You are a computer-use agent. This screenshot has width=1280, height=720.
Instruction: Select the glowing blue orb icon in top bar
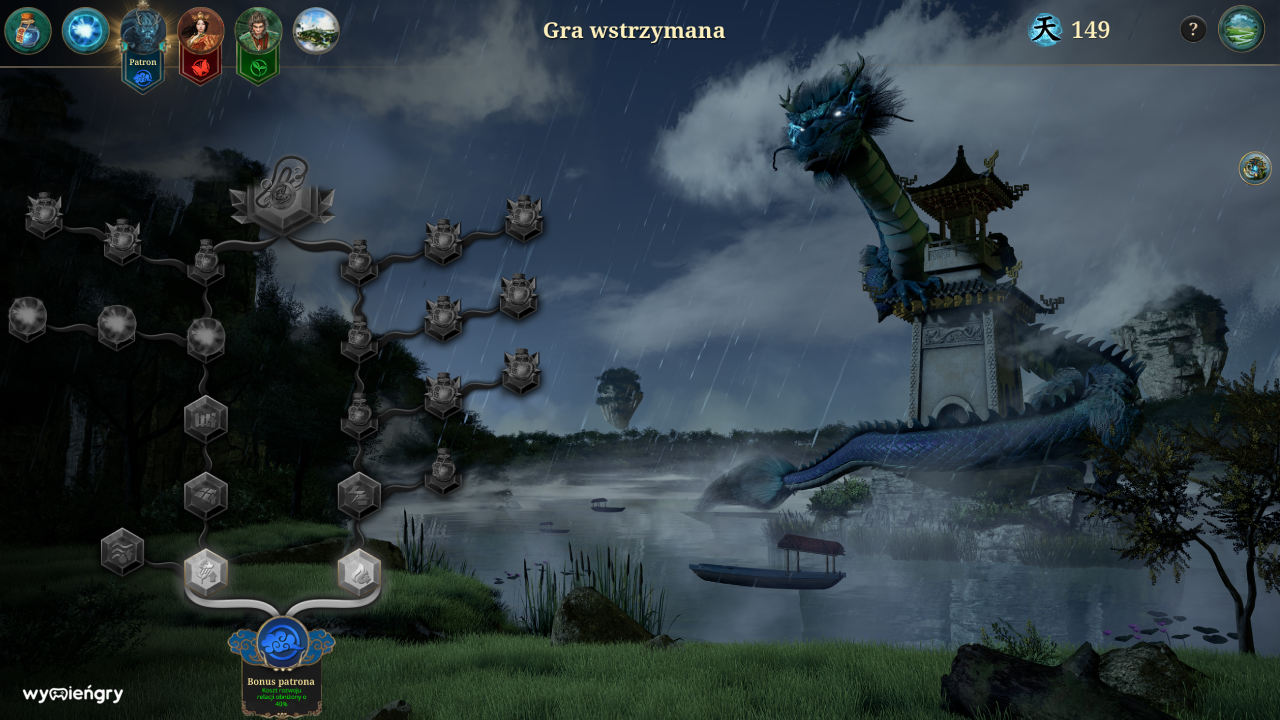tap(84, 31)
